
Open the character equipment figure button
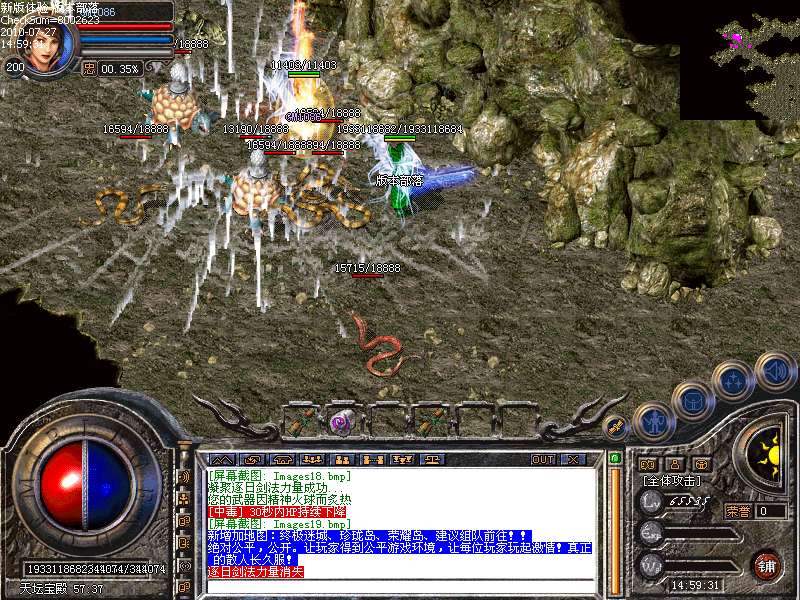pyautogui.click(x=654, y=422)
